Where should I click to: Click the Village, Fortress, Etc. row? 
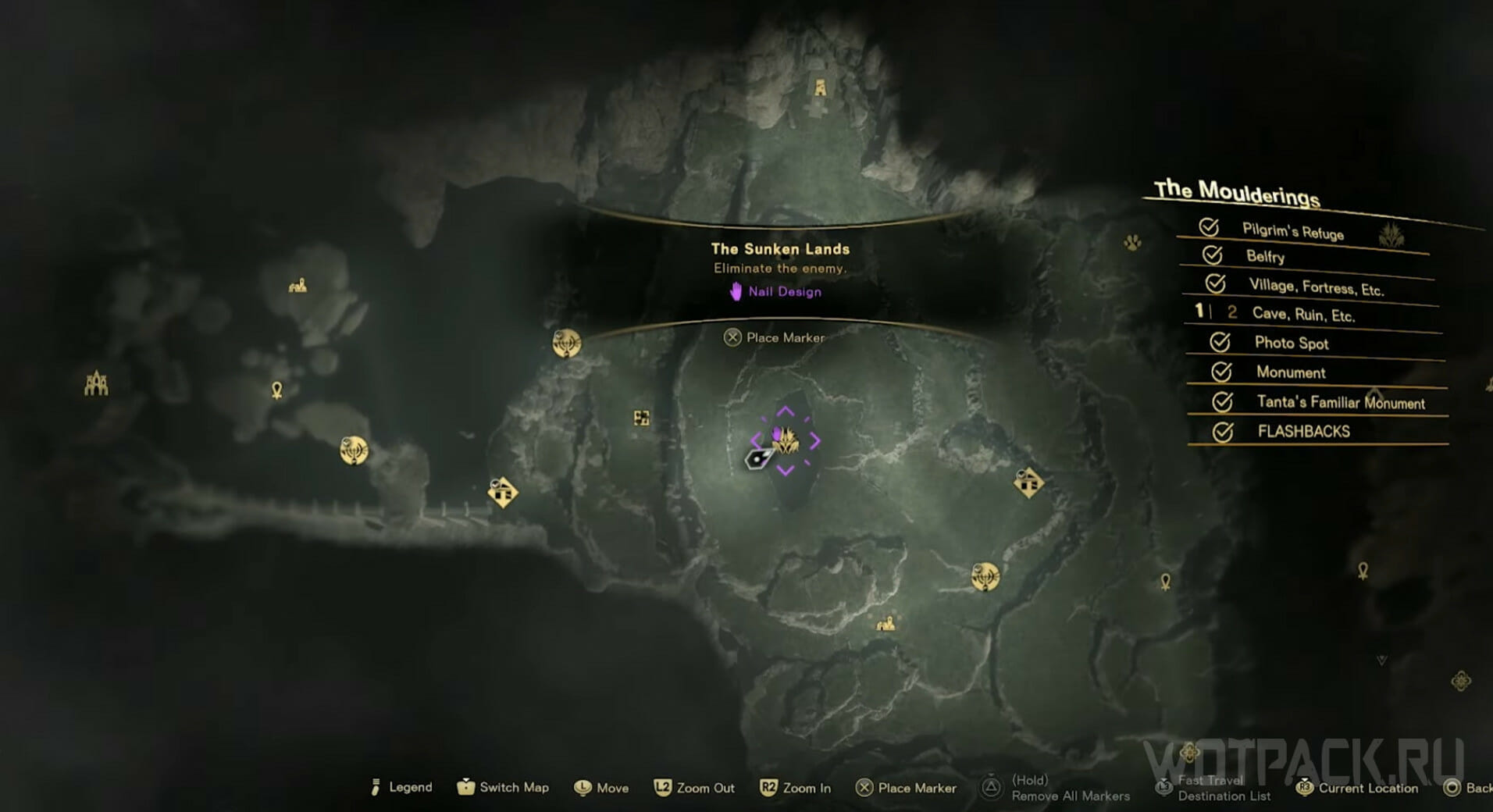tap(1316, 287)
